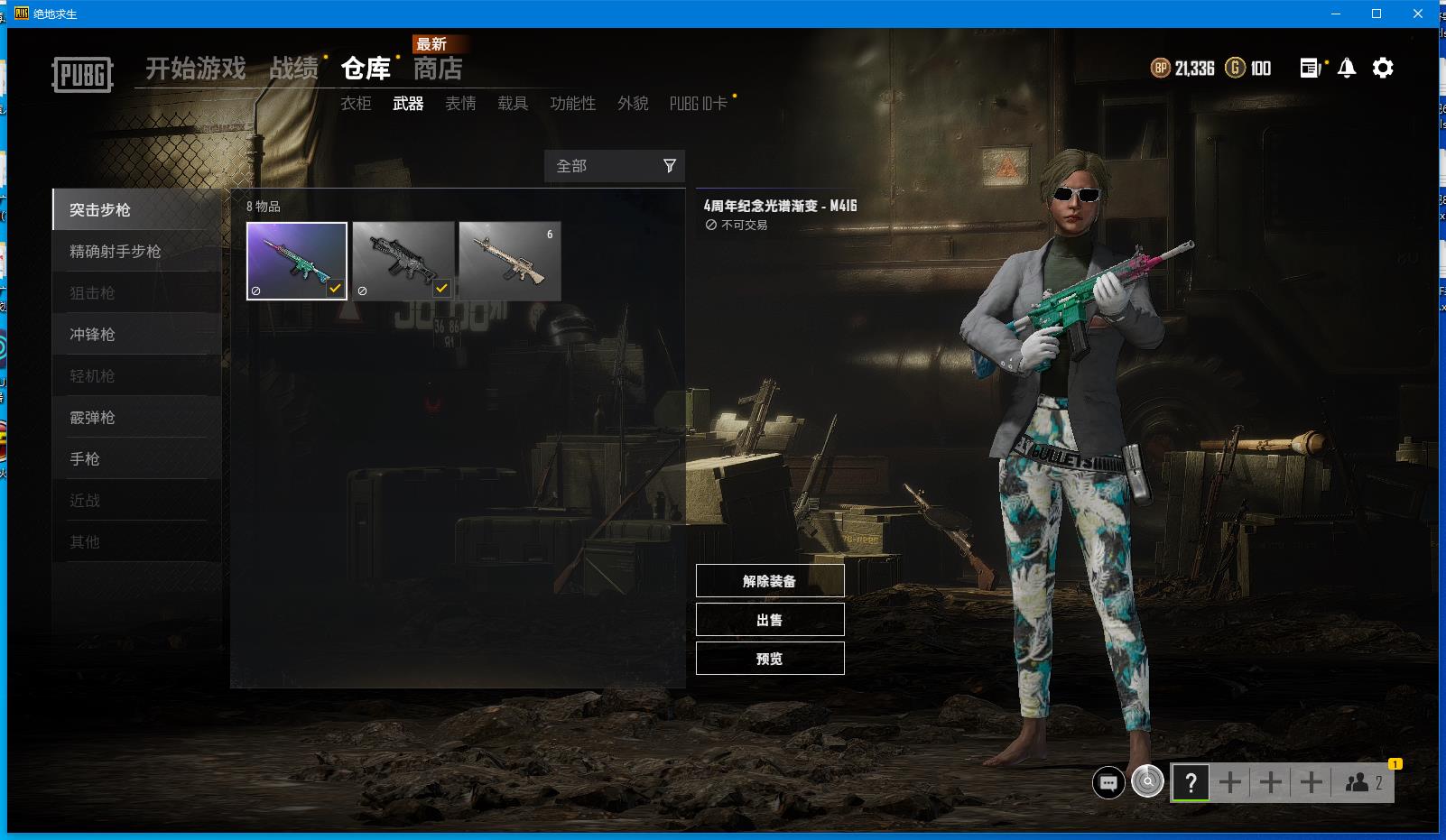Select the 冲锋枪 weapon category
This screenshot has height=840, width=1446.
(92, 335)
